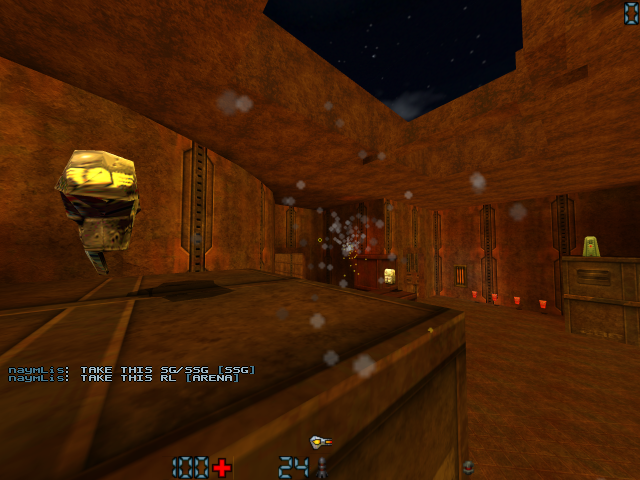Click the ammo type icon beside 24
This screenshot has width=640, height=480.
point(322,467)
